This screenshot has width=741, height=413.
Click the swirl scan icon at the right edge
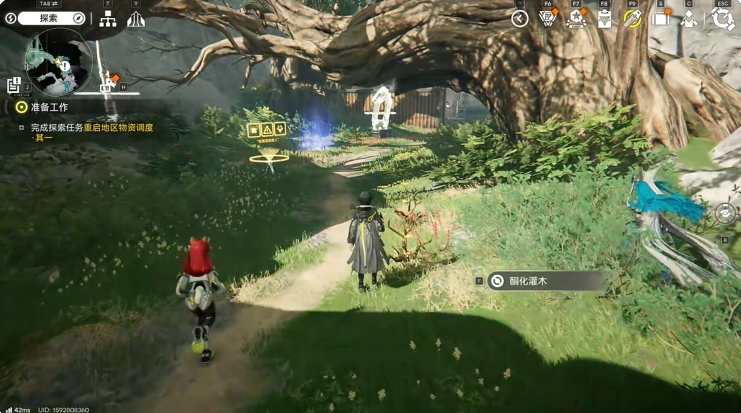pos(725,213)
